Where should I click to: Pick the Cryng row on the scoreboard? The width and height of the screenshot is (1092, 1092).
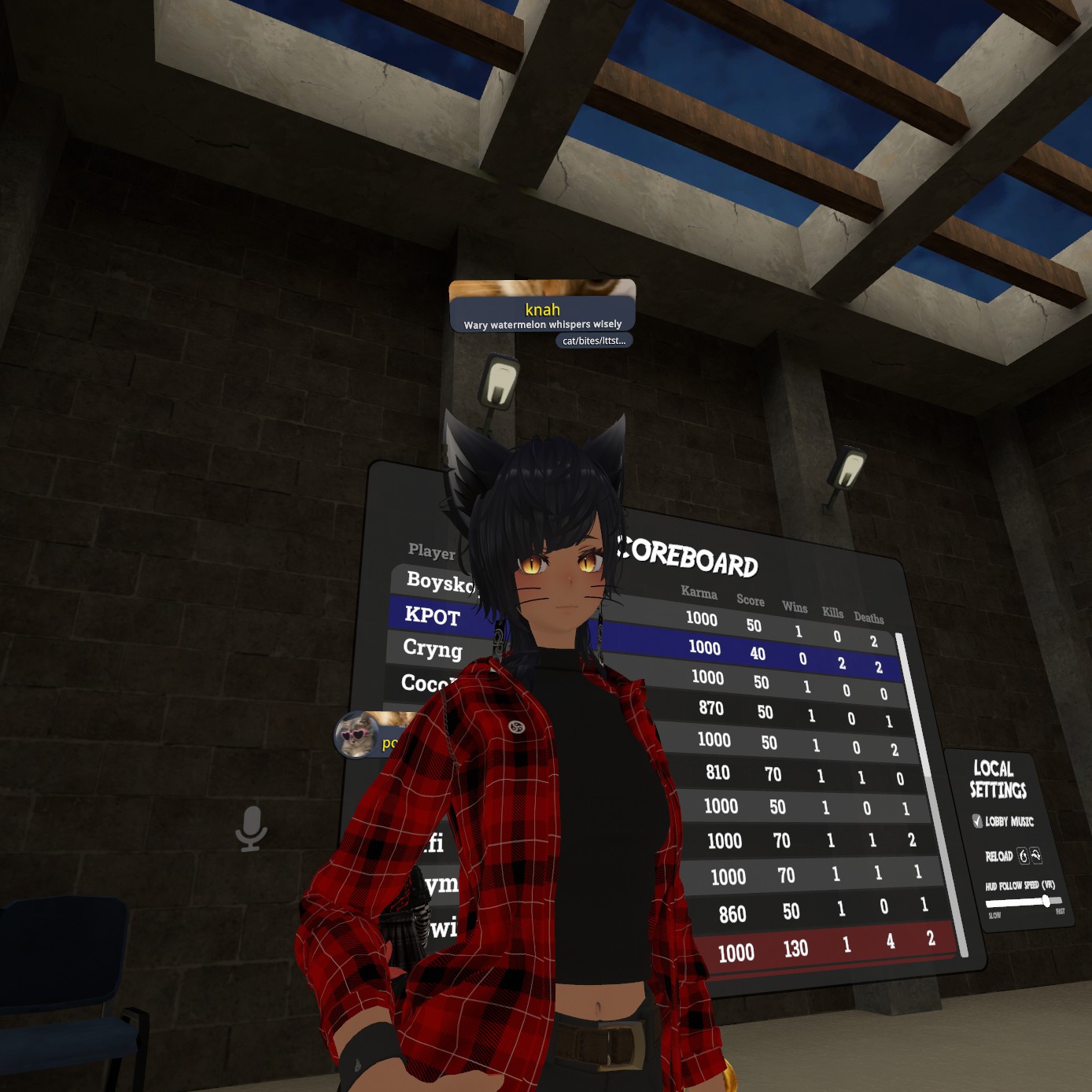[x=433, y=648]
